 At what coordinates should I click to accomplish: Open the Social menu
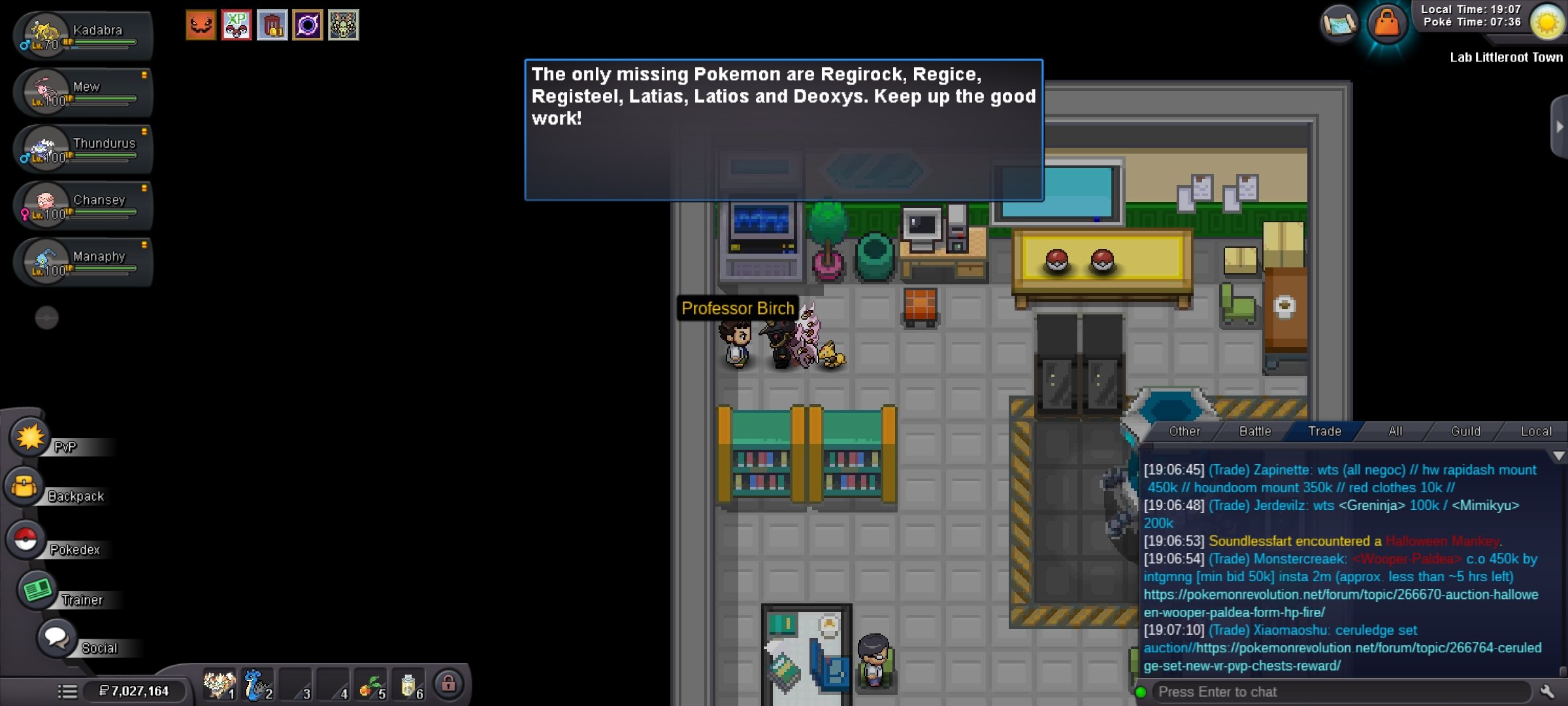point(56,638)
